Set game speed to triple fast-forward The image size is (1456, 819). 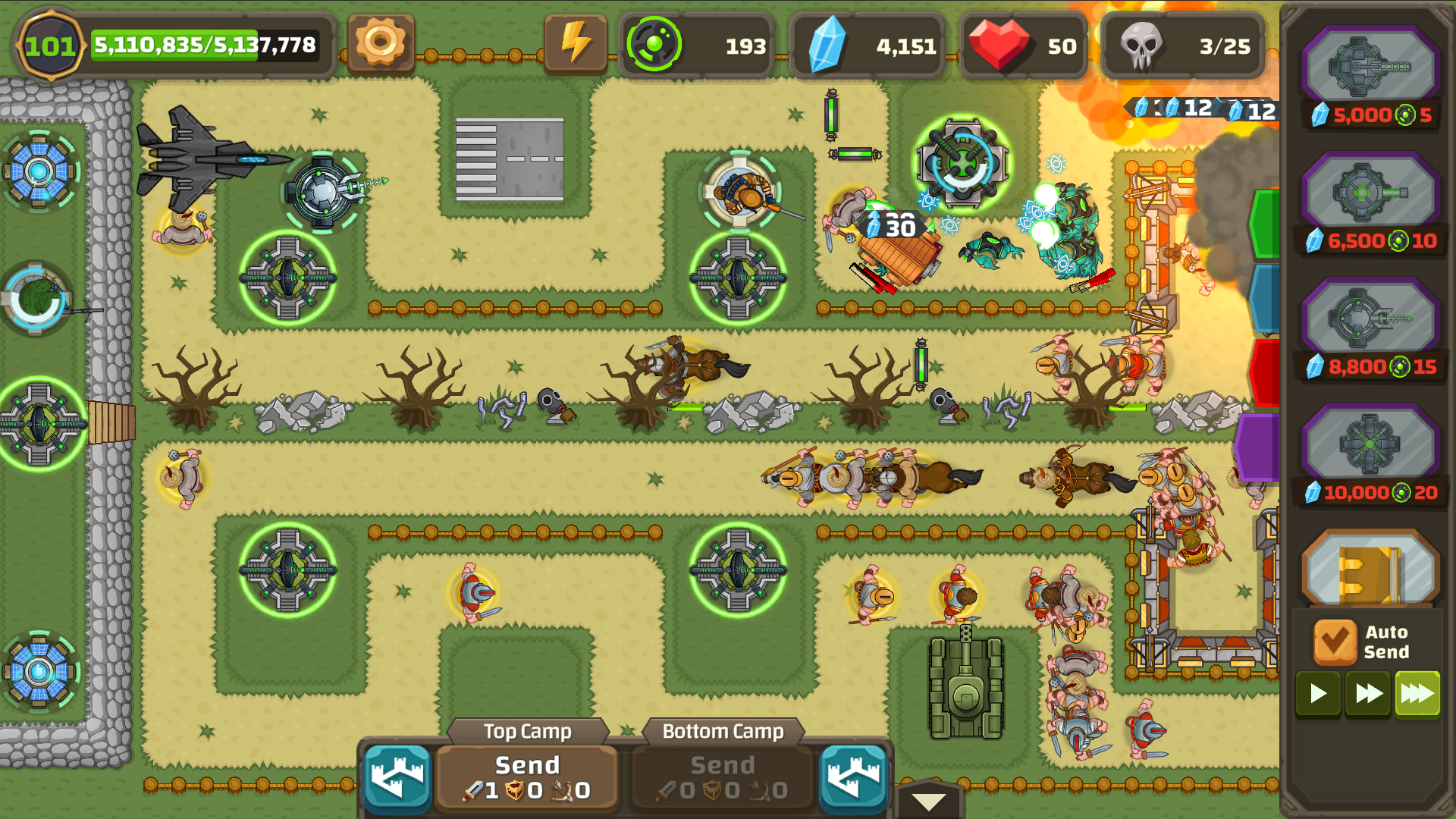click(1417, 693)
